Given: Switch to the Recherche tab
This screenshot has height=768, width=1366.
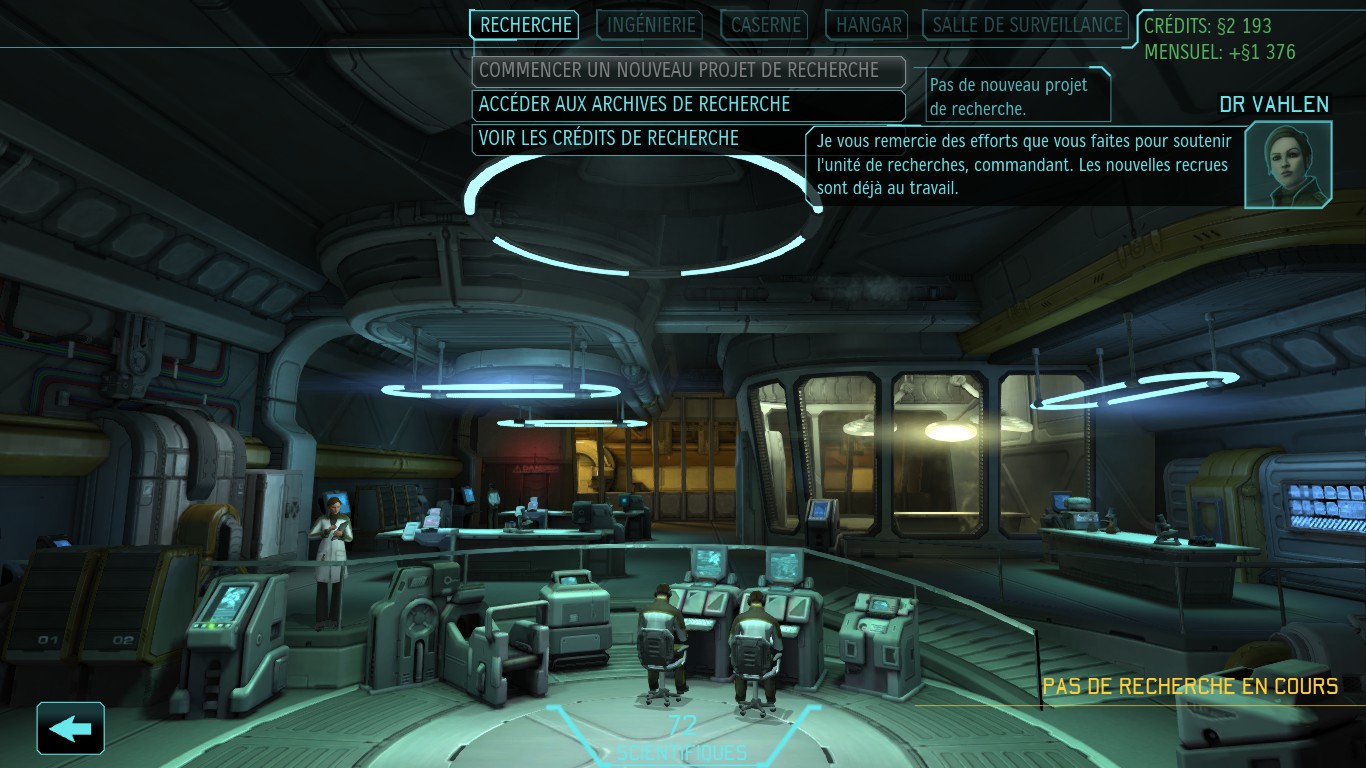Looking at the screenshot, I should (525, 25).
